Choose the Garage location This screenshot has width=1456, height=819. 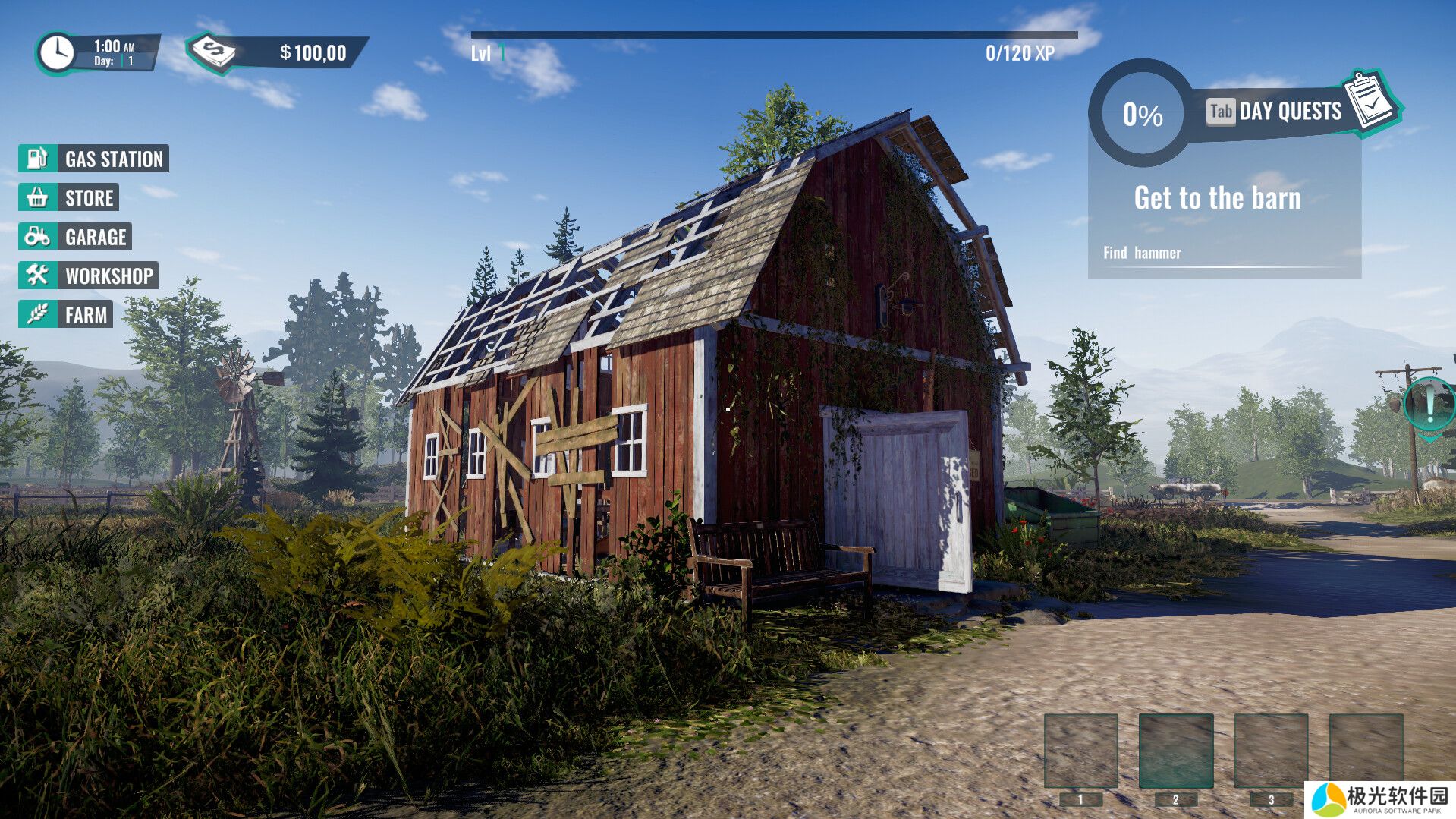pyautogui.click(x=75, y=237)
